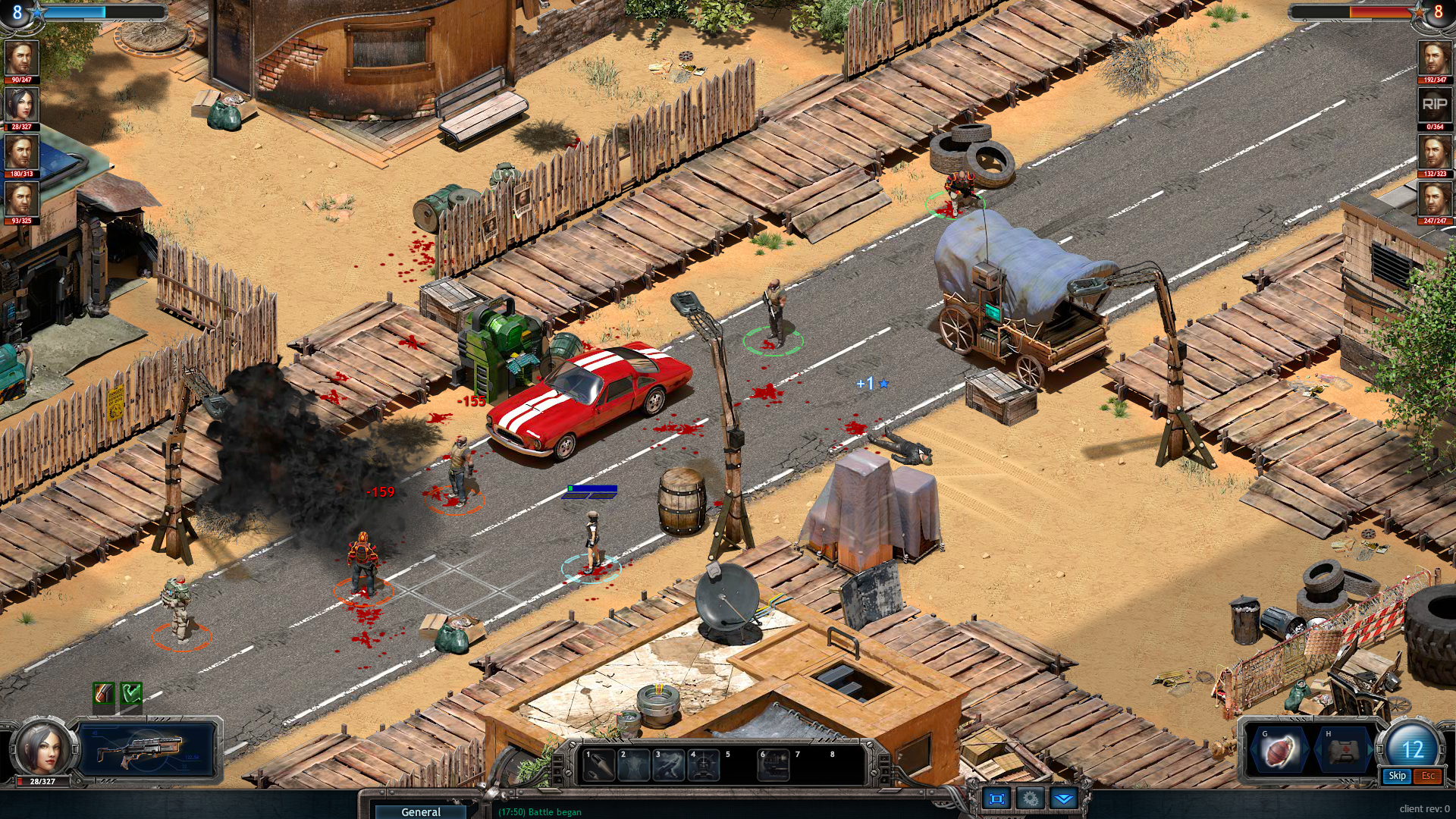Activate the turret skill in hotbar slot 4
The image size is (1456, 819).
pyautogui.click(x=703, y=764)
